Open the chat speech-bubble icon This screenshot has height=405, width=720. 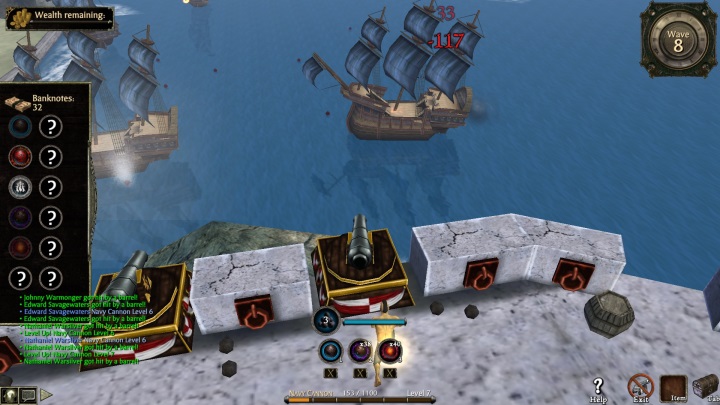(27, 395)
